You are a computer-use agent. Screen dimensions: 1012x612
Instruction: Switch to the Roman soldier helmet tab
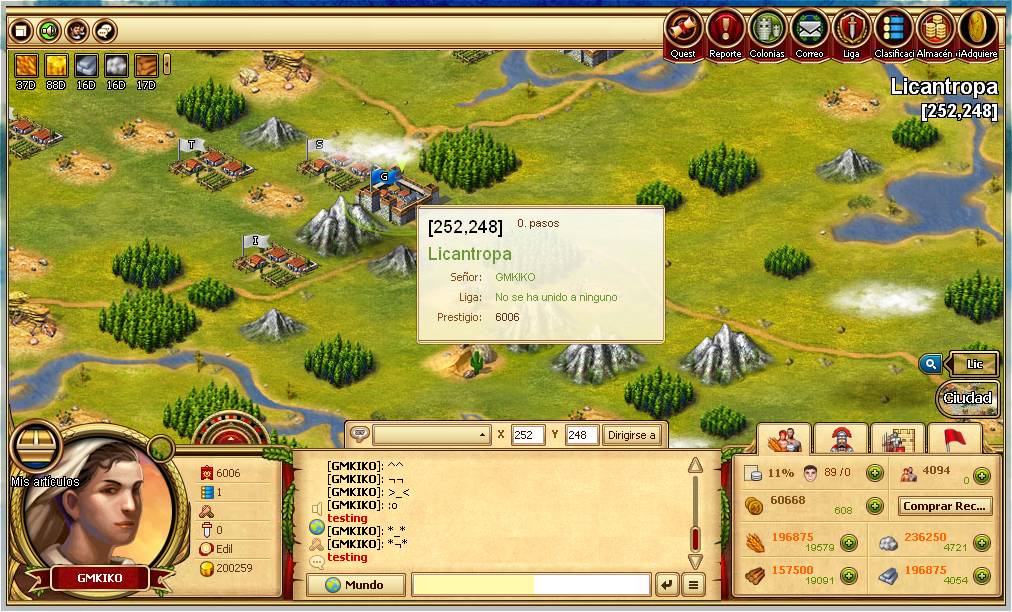(x=840, y=439)
